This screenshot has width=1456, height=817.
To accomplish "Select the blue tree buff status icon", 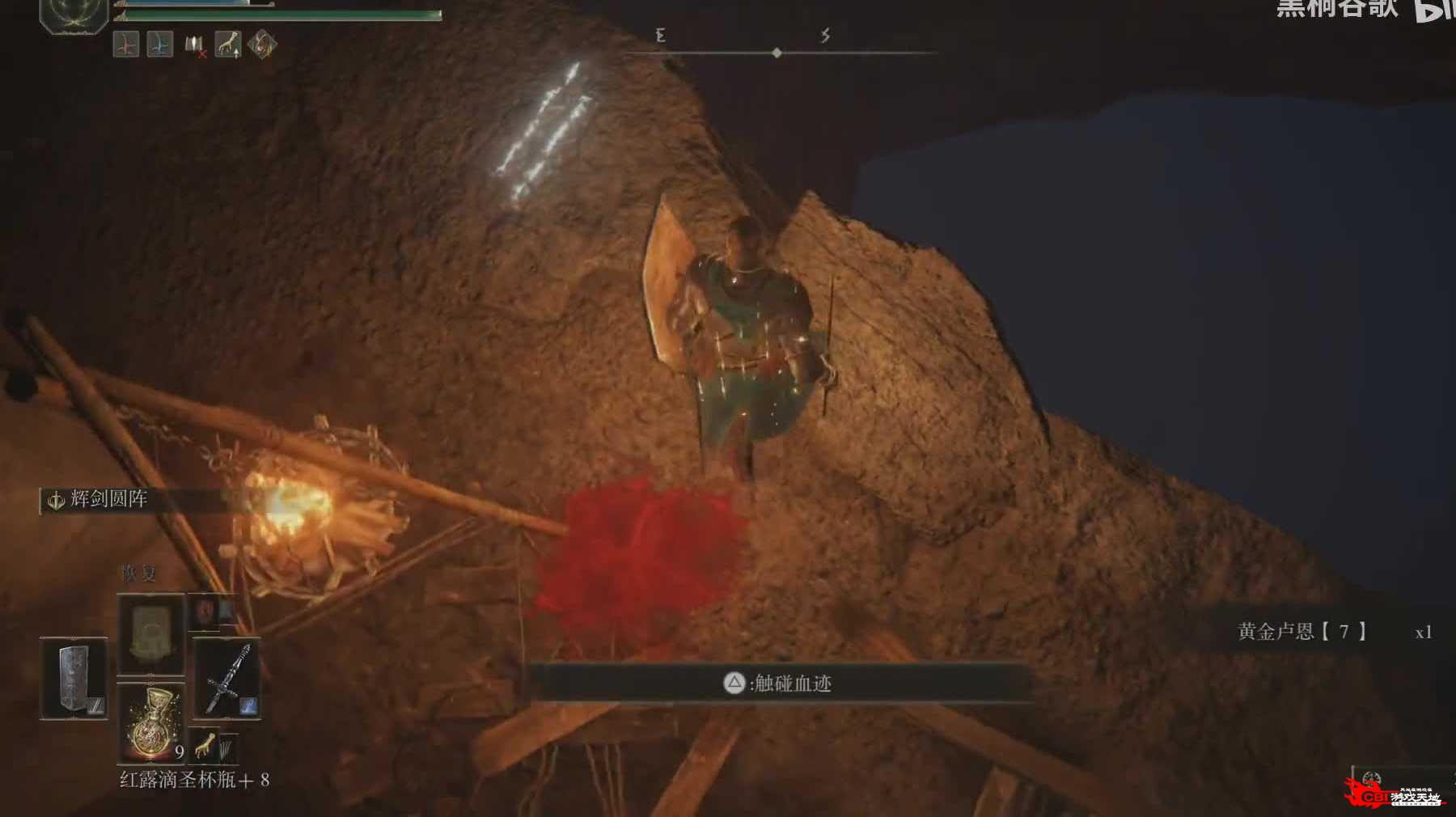I will coord(160,44).
